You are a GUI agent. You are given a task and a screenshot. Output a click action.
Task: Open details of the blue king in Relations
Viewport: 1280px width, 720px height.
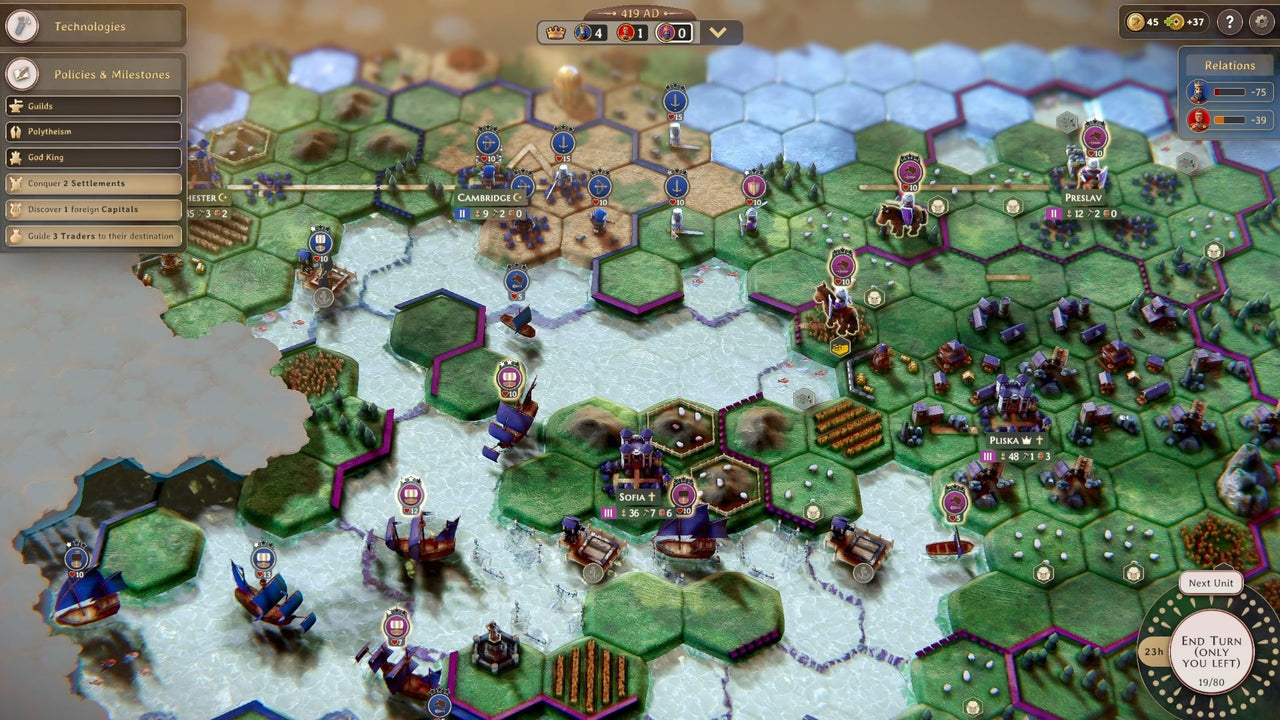click(1197, 92)
